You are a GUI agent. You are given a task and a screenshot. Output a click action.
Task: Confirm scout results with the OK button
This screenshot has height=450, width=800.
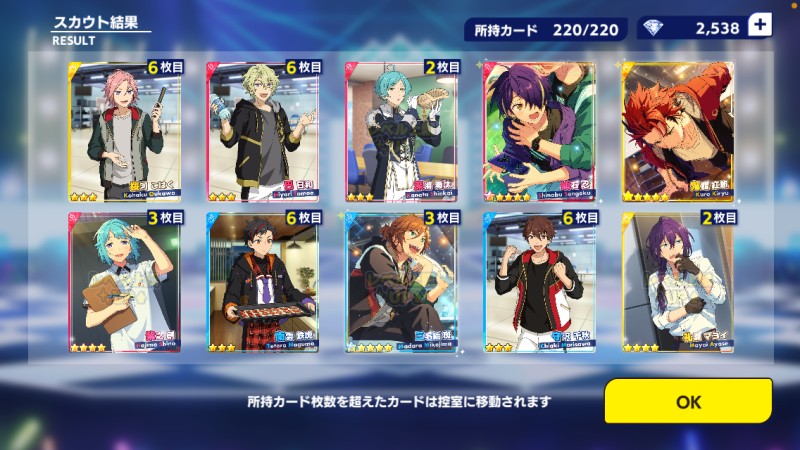[688, 401]
